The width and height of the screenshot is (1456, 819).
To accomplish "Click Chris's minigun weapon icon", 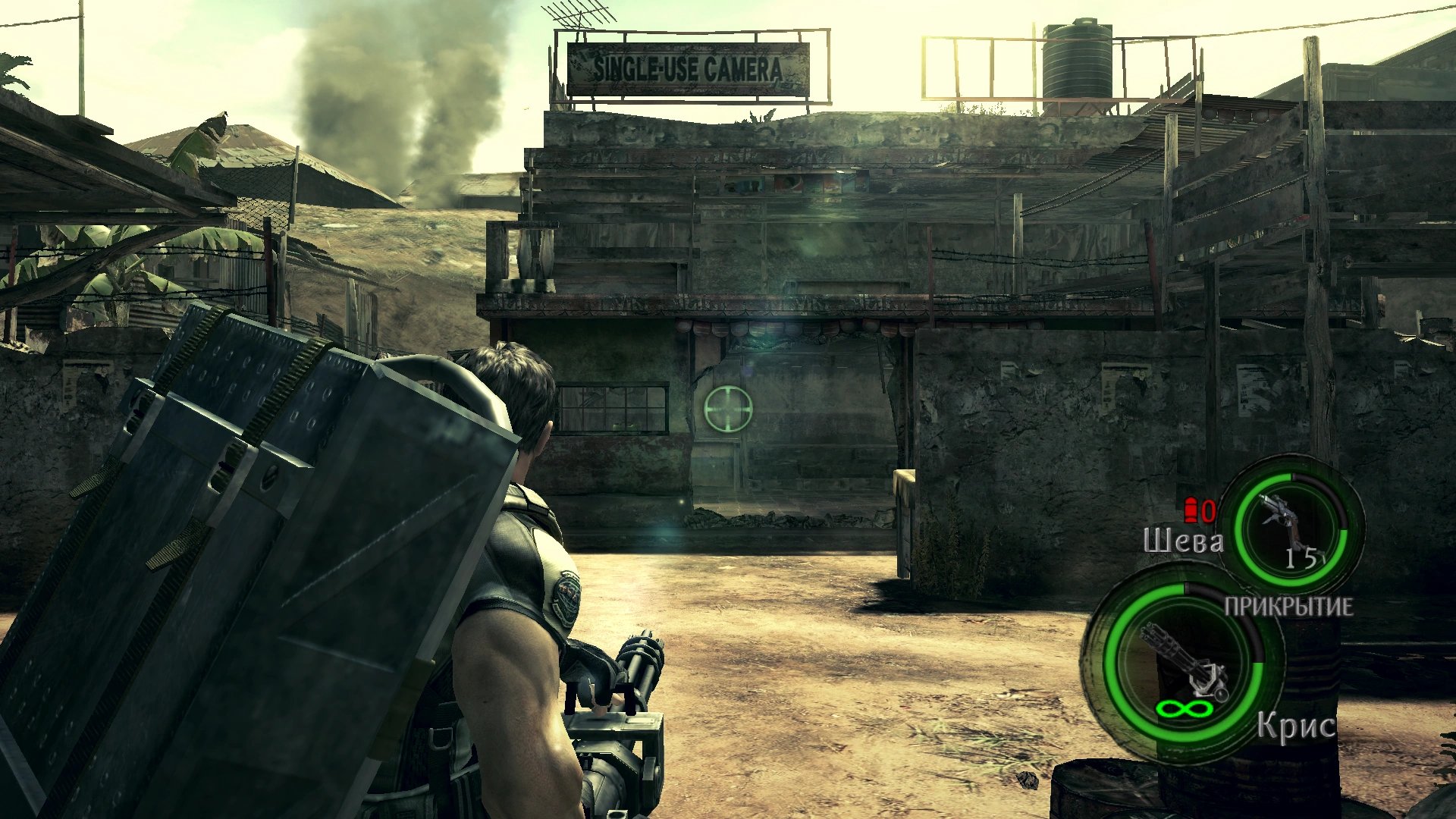I will 1184,662.
